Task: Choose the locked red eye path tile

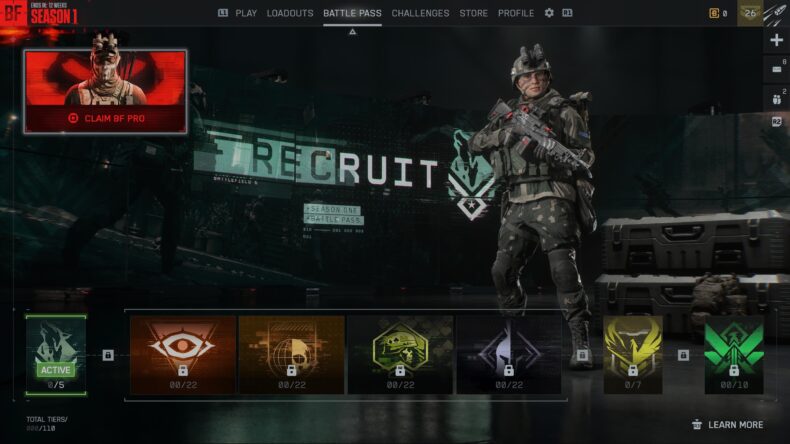Action: pyautogui.click(x=183, y=354)
